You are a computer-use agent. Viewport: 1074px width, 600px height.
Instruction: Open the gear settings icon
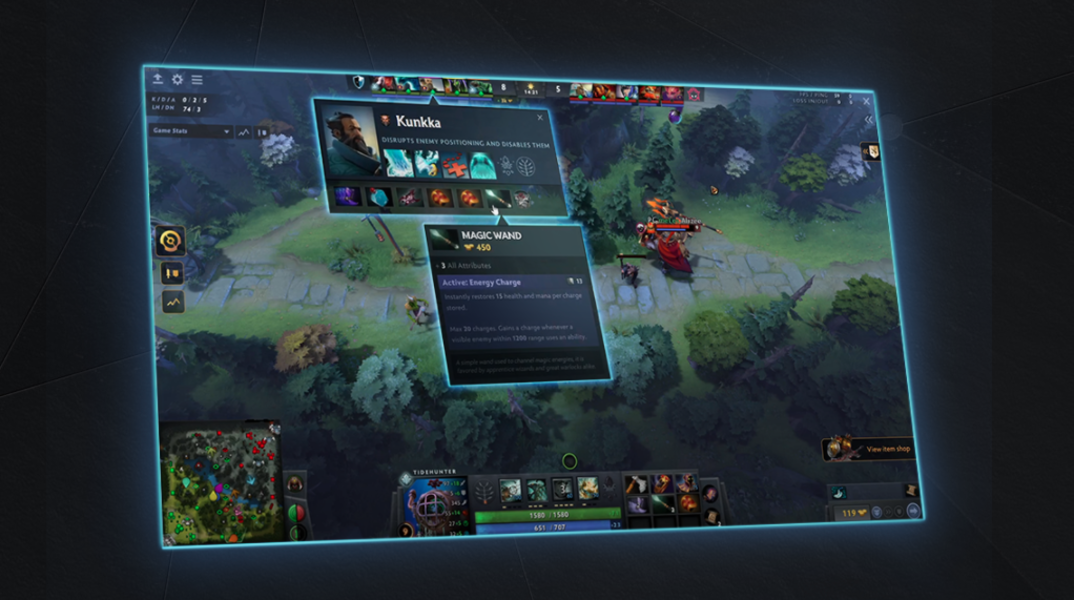point(177,79)
